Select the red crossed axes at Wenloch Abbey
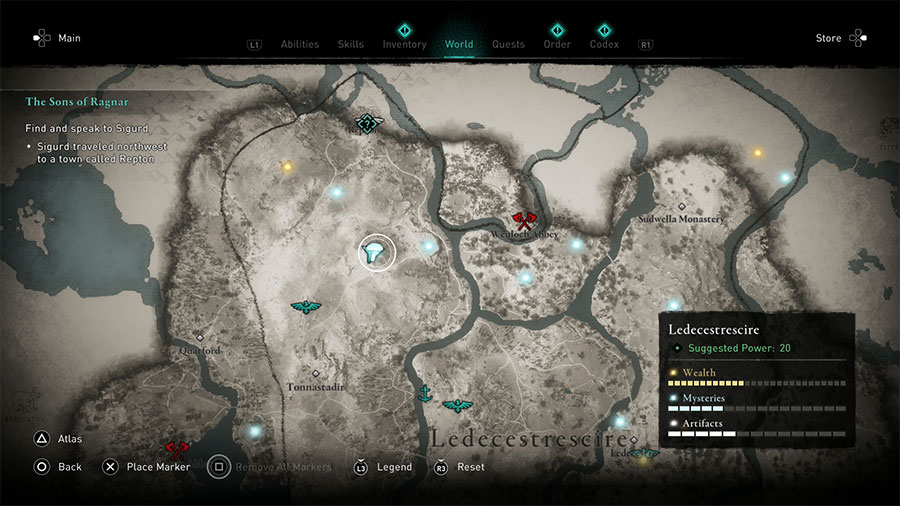 522,221
